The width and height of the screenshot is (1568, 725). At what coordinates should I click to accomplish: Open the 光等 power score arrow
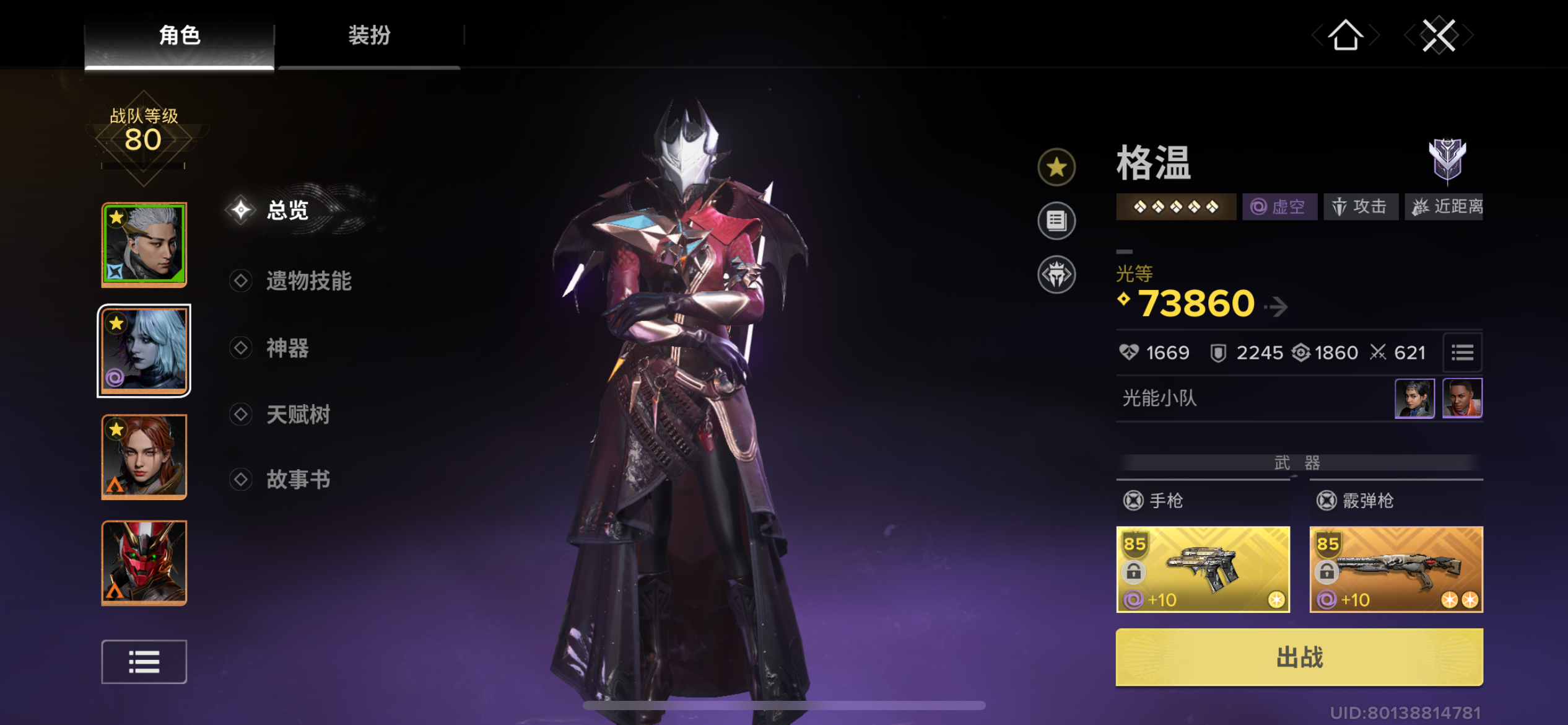click(x=1276, y=305)
